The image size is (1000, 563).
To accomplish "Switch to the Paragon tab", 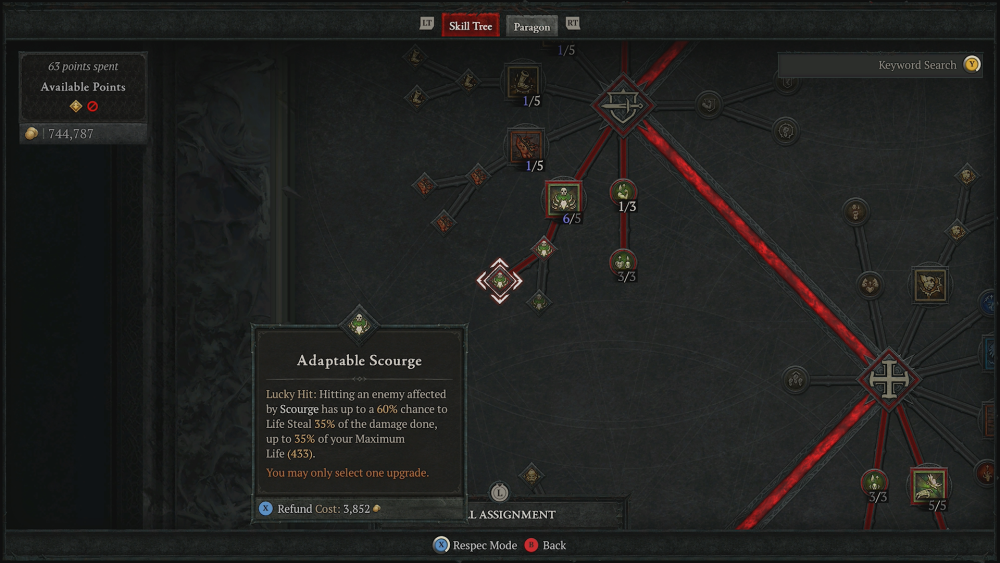I will click(532, 26).
